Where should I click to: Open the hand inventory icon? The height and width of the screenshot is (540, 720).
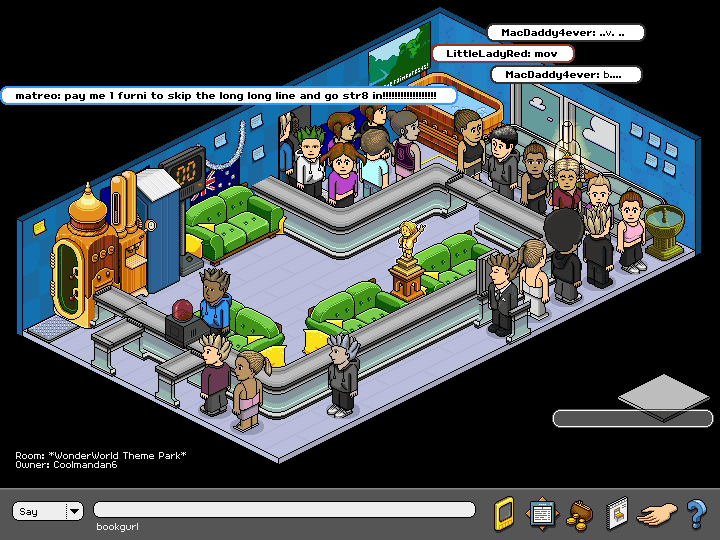pyautogui.click(x=657, y=514)
